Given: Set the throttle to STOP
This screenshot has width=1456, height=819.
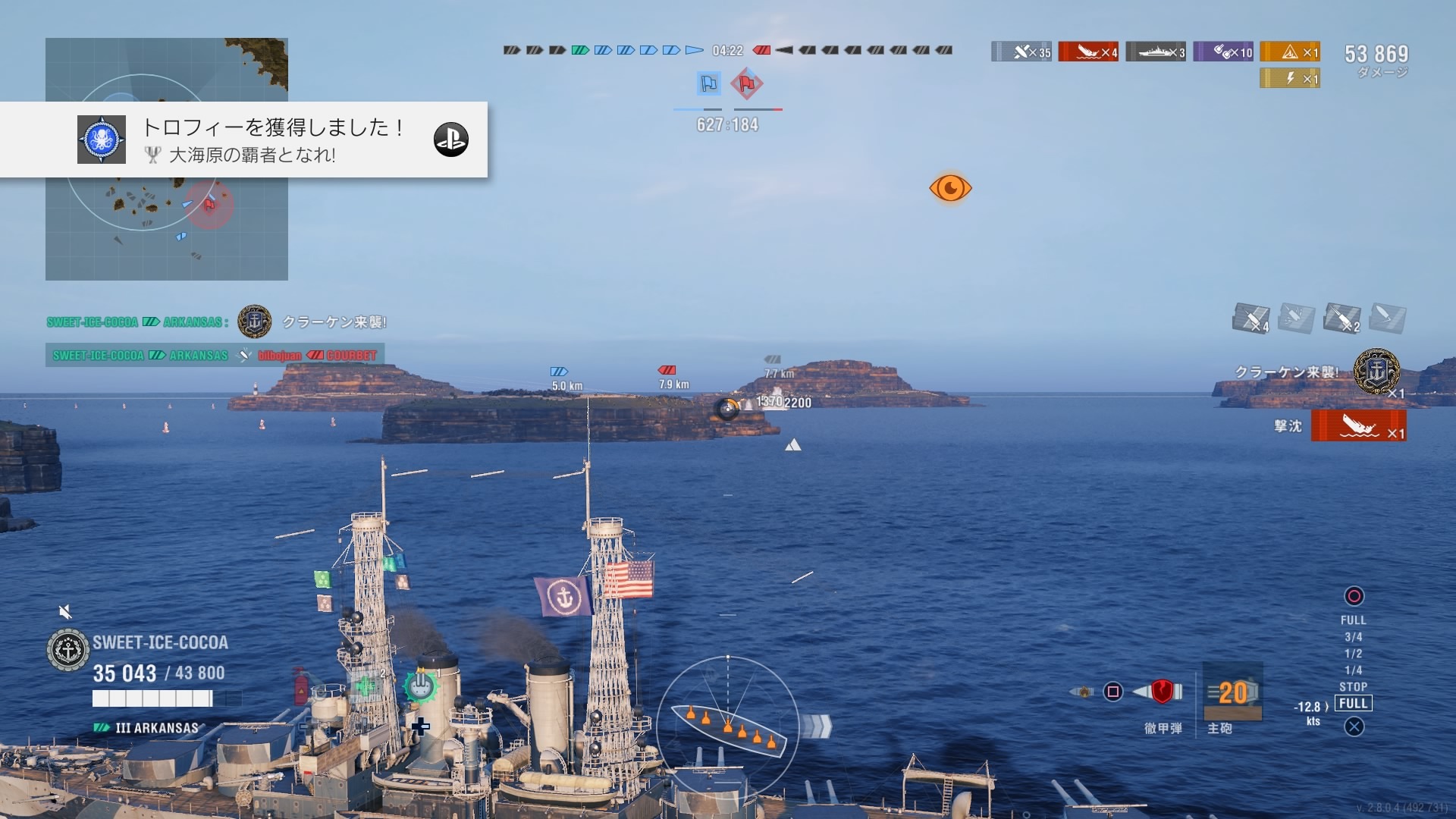Looking at the screenshot, I should coord(1354,687).
